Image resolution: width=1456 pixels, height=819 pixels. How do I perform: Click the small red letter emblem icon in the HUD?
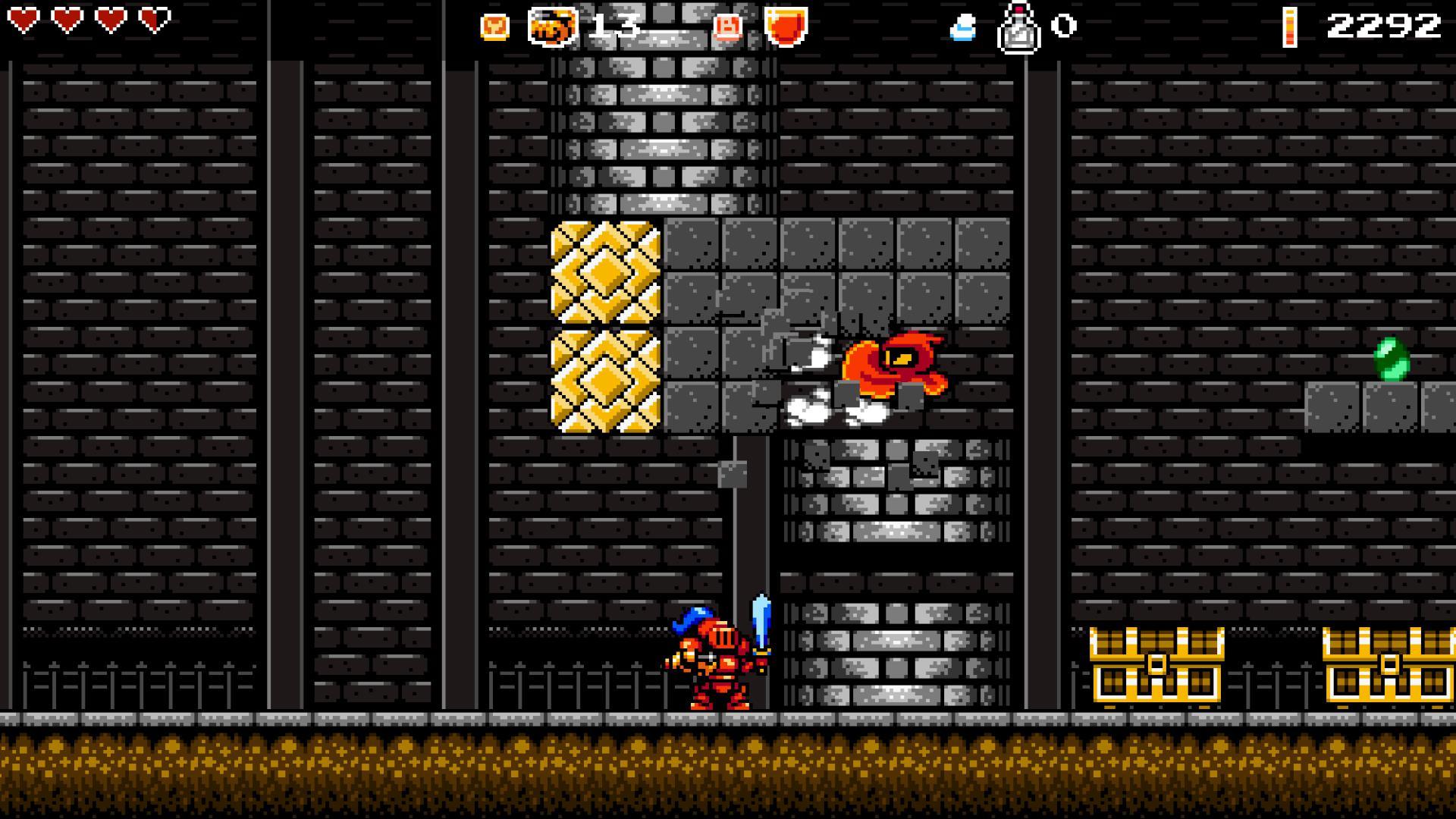pyautogui.click(x=725, y=27)
